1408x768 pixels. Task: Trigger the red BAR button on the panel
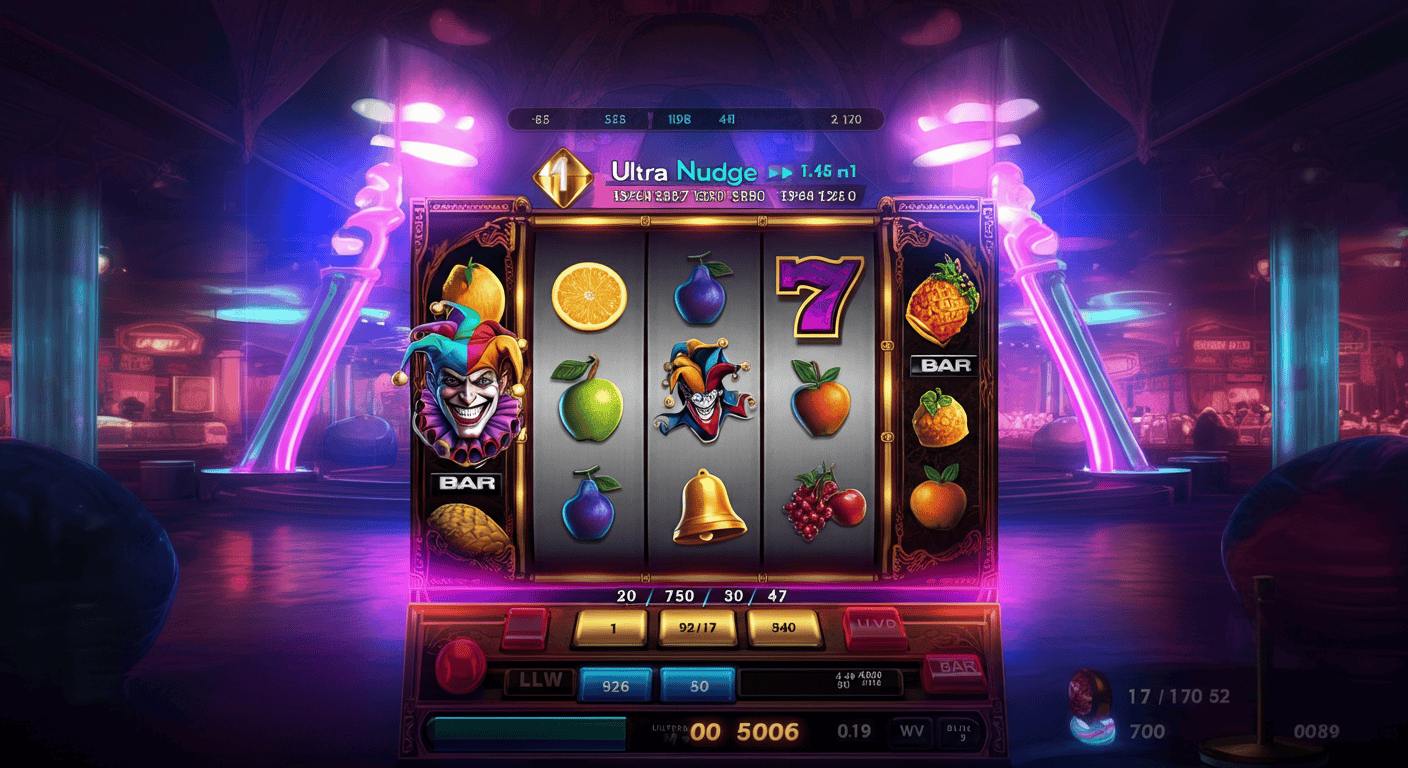[x=955, y=668]
